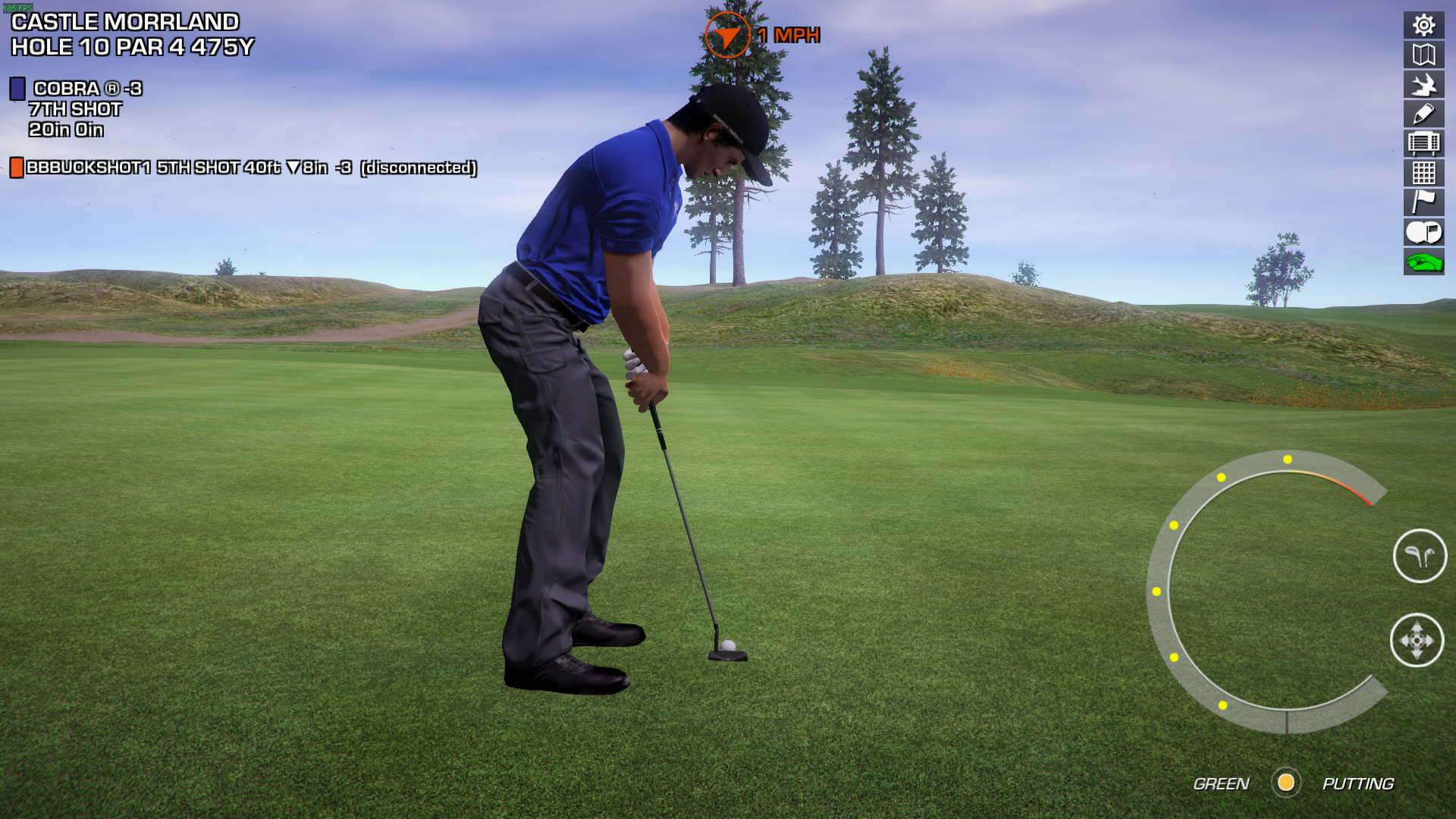Open the gear settings menu
The image size is (1456, 819).
click(x=1423, y=25)
